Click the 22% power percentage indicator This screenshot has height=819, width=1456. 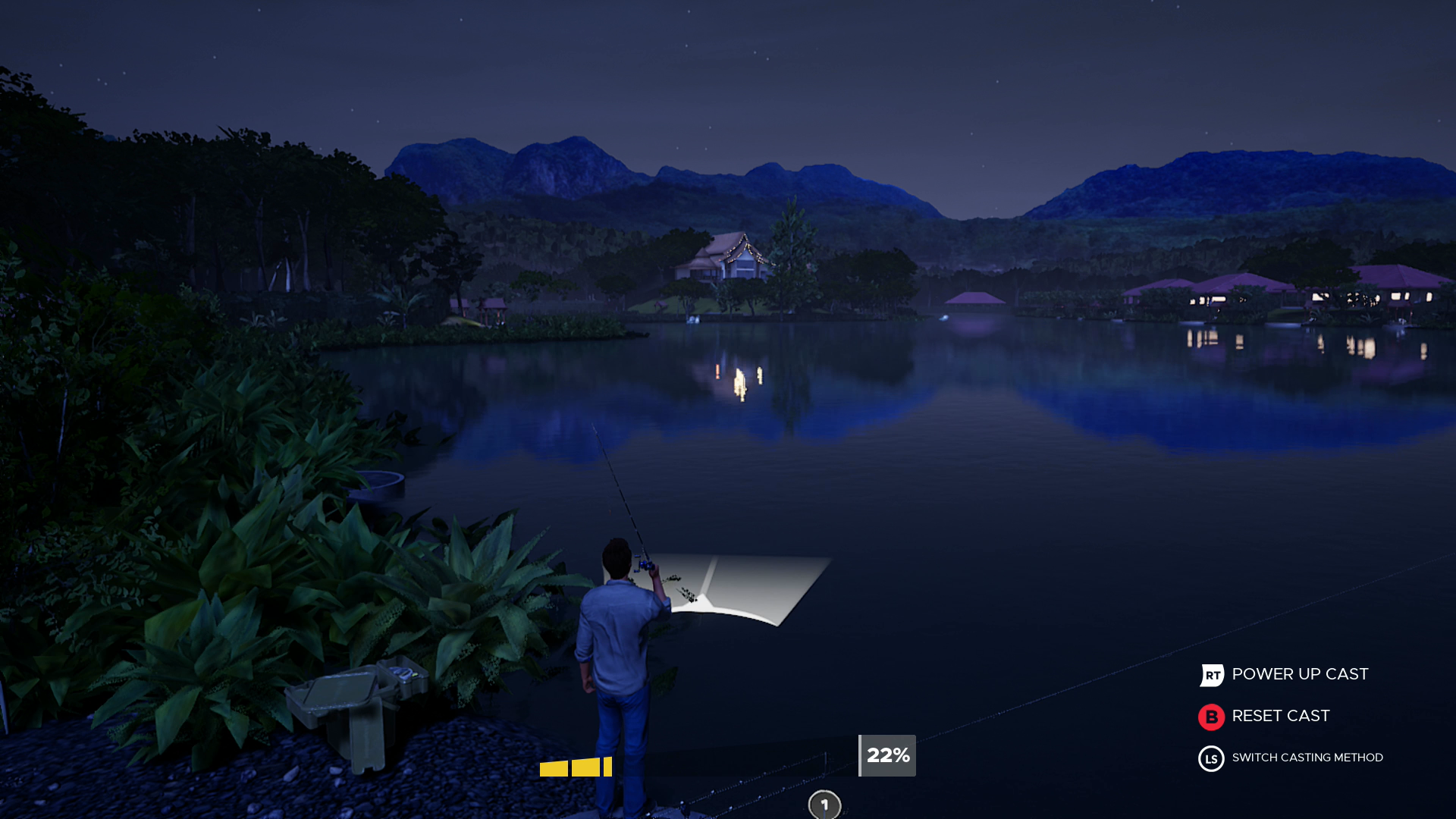point(886,755)
